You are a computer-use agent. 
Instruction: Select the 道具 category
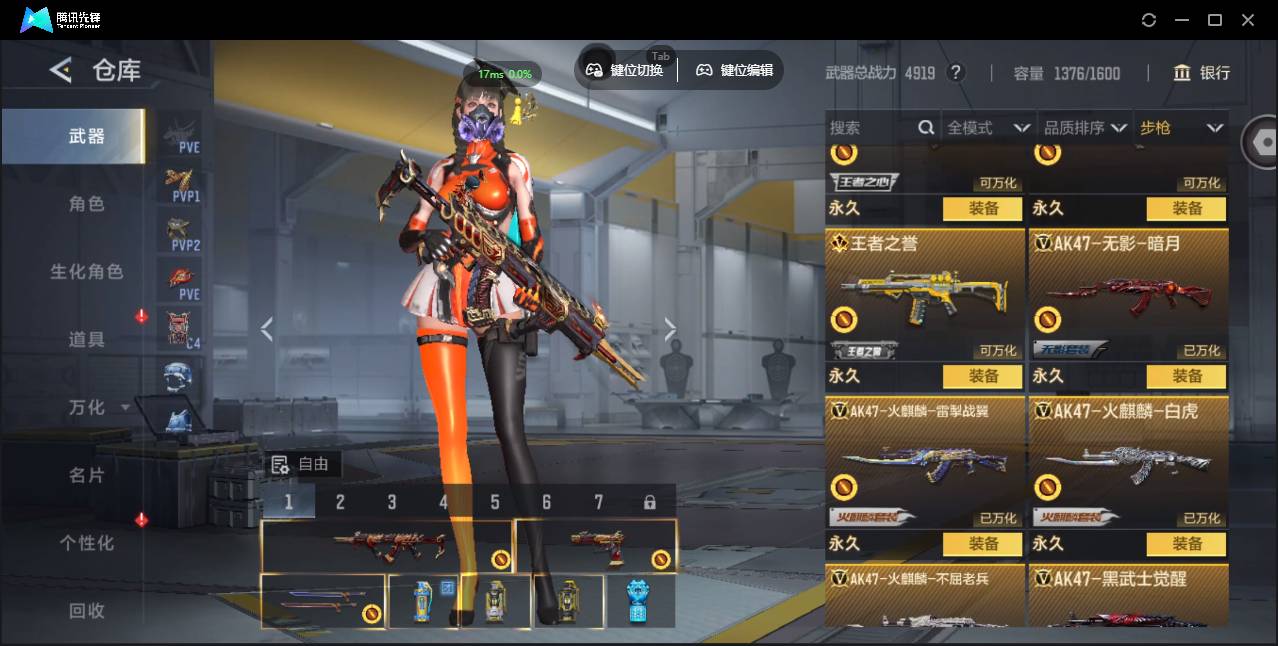pos(86,340)
